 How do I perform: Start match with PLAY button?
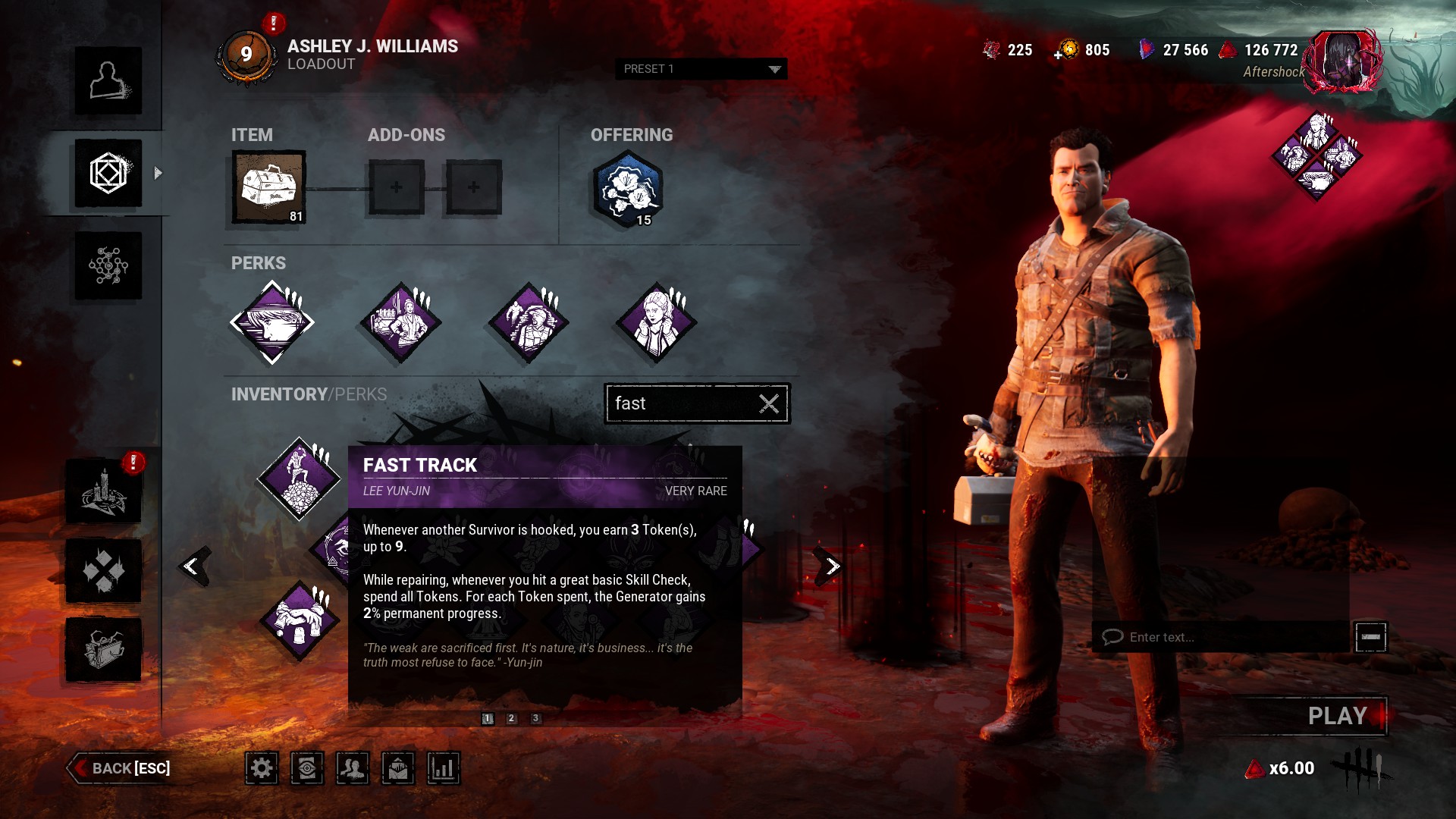[x=1336, y=716]
